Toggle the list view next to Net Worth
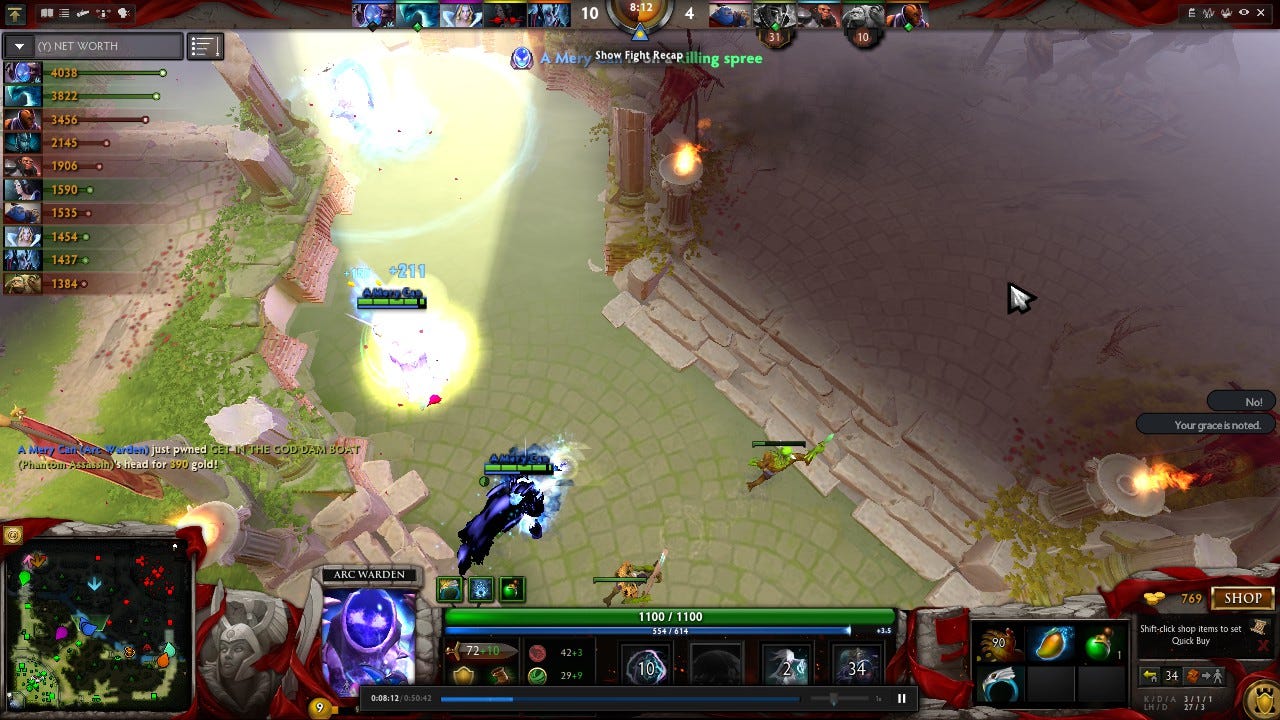1280x720 pixels. (205, 46)
